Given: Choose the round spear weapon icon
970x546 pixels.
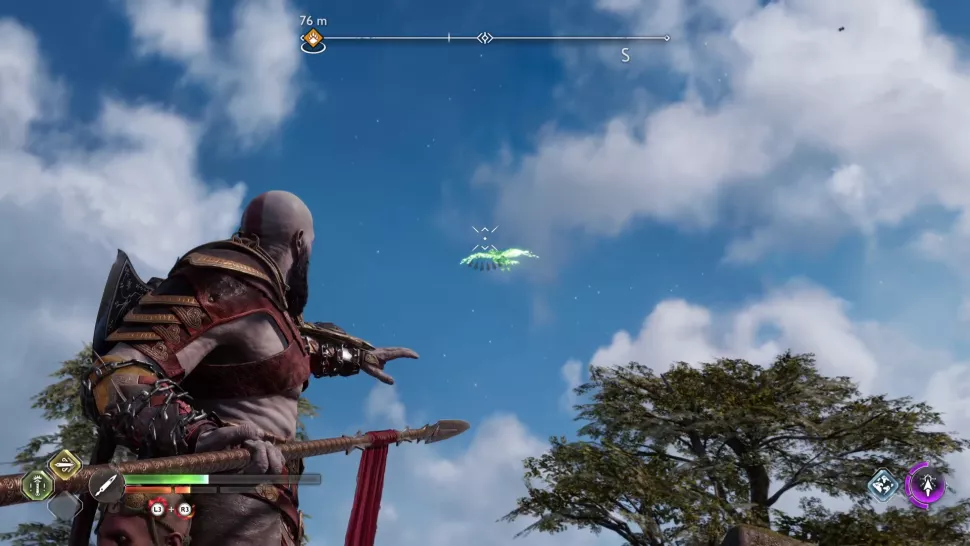Looking at the screenshot, I should click(106, 485).
